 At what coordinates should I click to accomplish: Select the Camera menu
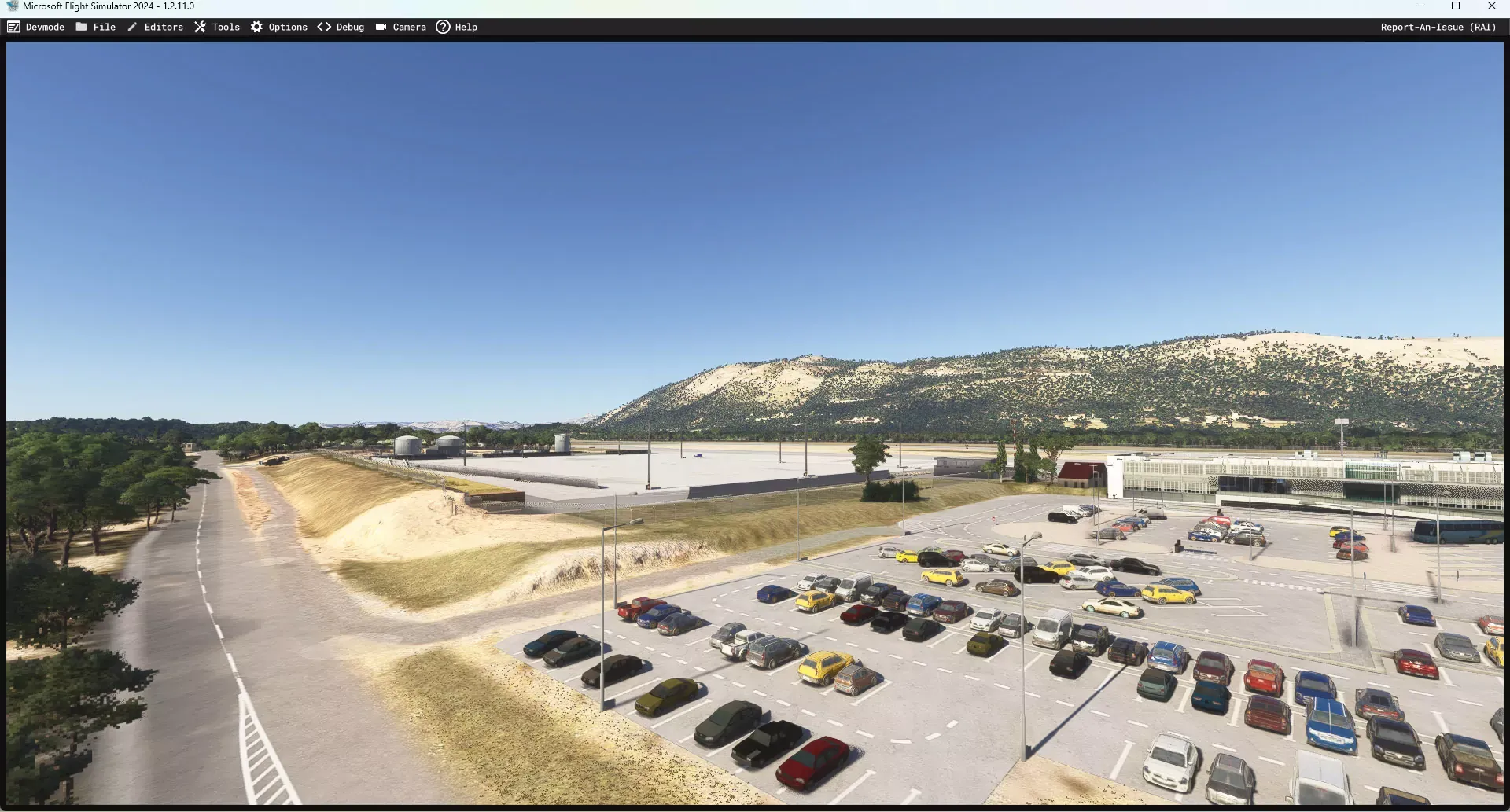pos(401,27)
